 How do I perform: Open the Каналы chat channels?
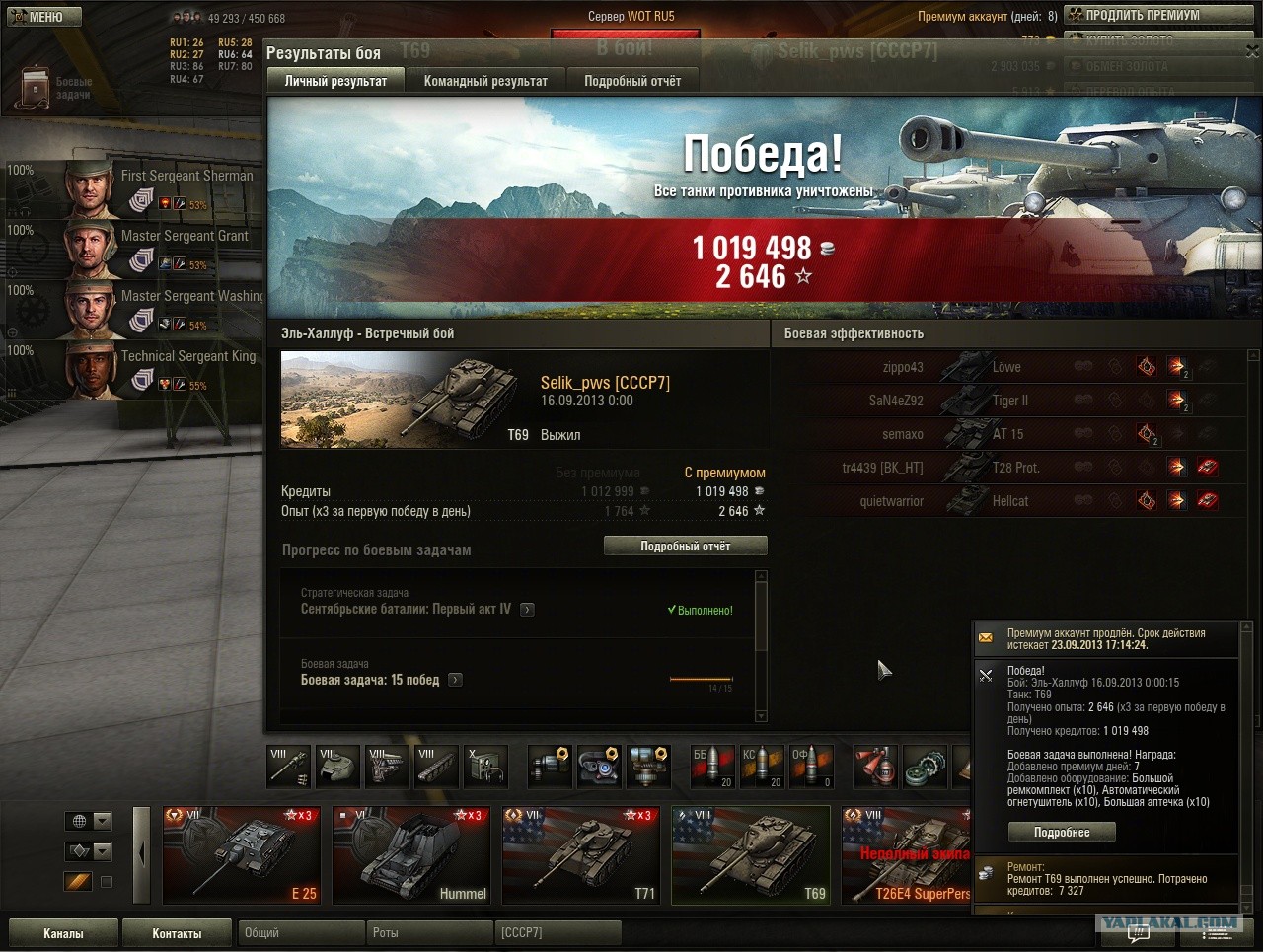coord(63,933)
